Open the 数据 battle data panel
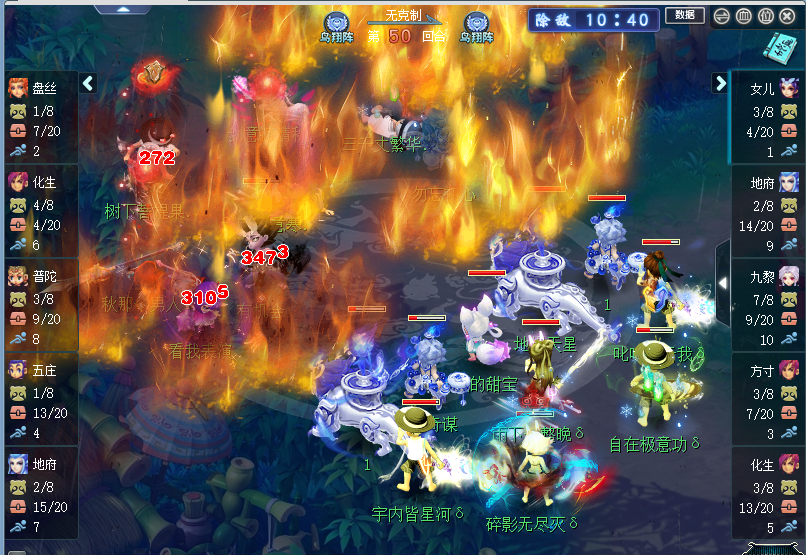 pyautogui.click(x=684, y=15)
